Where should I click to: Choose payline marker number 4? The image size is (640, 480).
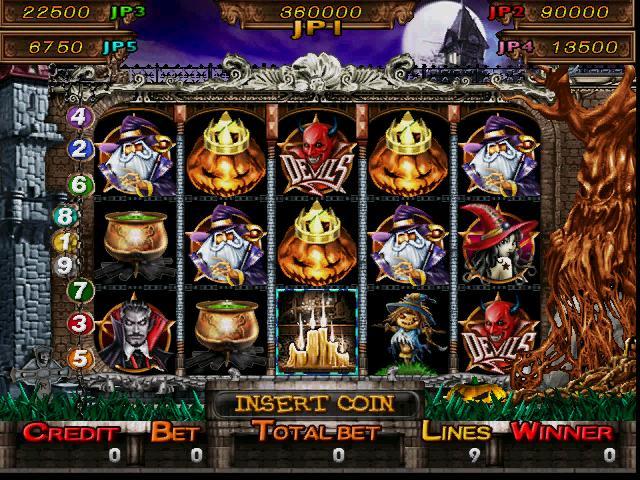[80, 117]
